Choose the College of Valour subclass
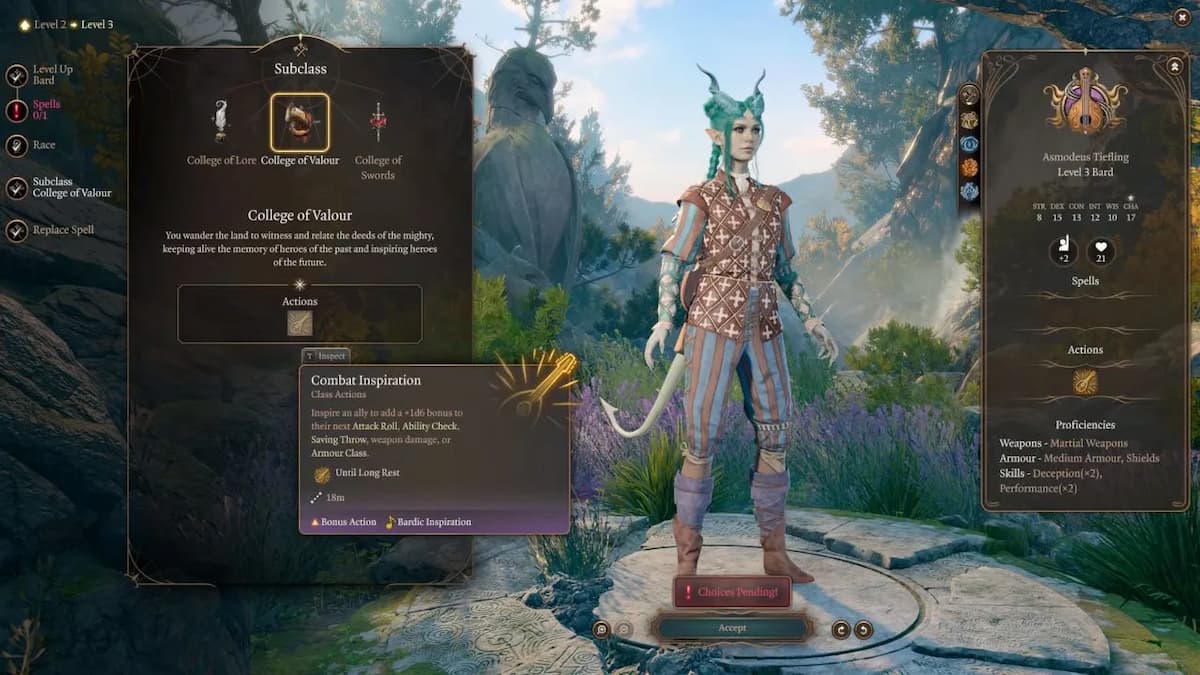This screenshot has height=675, width=1200. (x=299, y=122)
